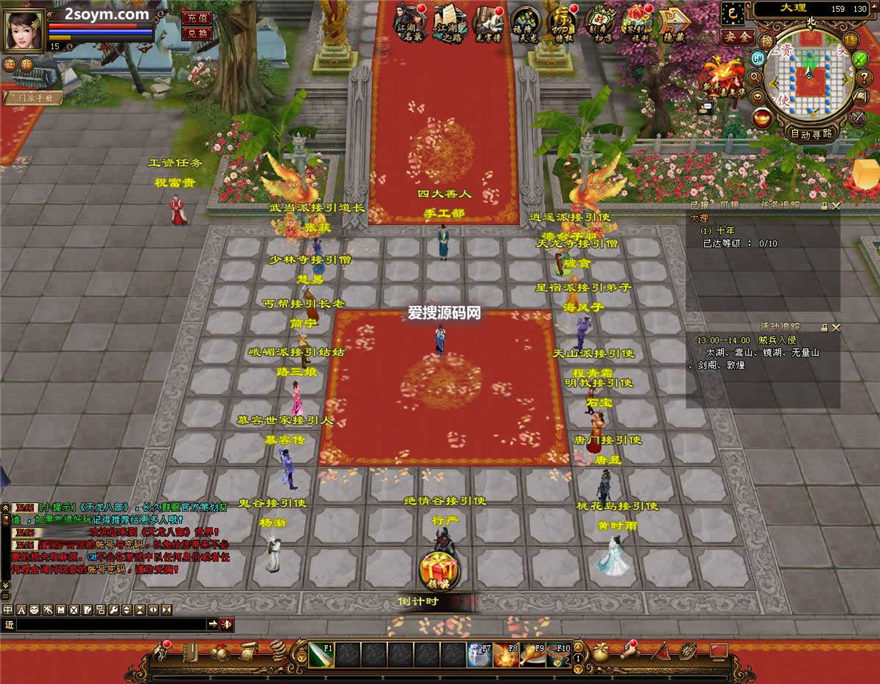Open the gold pouch icon in bottom bar
The image size is (880, 684).
(x=600, y=653)
